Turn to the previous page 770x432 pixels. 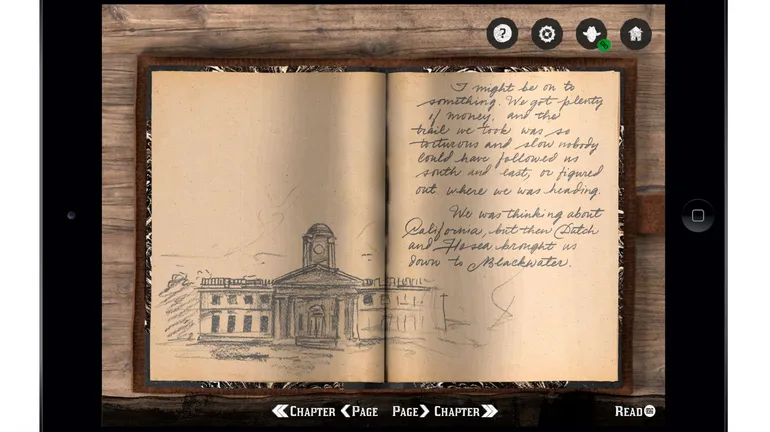tap(359, 411)
